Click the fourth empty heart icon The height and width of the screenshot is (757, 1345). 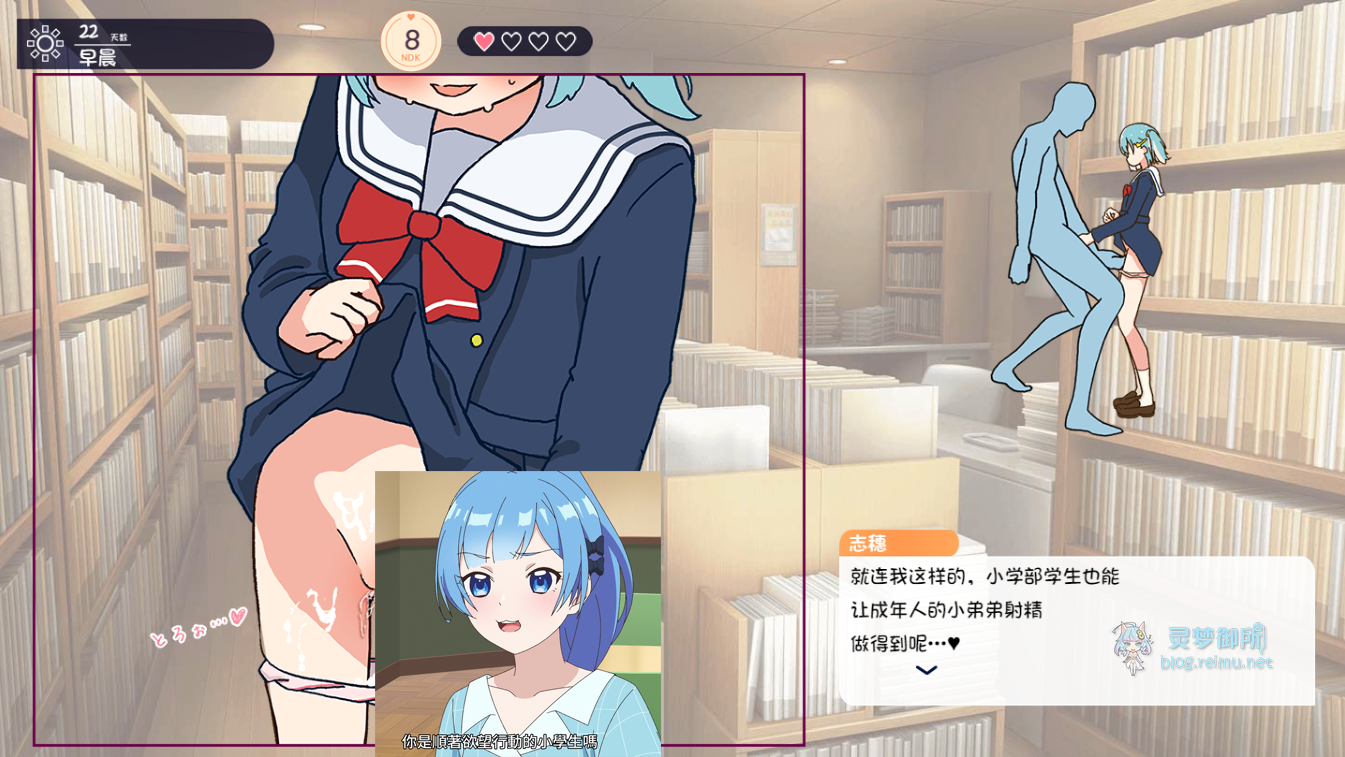click(x=567, y=41)
